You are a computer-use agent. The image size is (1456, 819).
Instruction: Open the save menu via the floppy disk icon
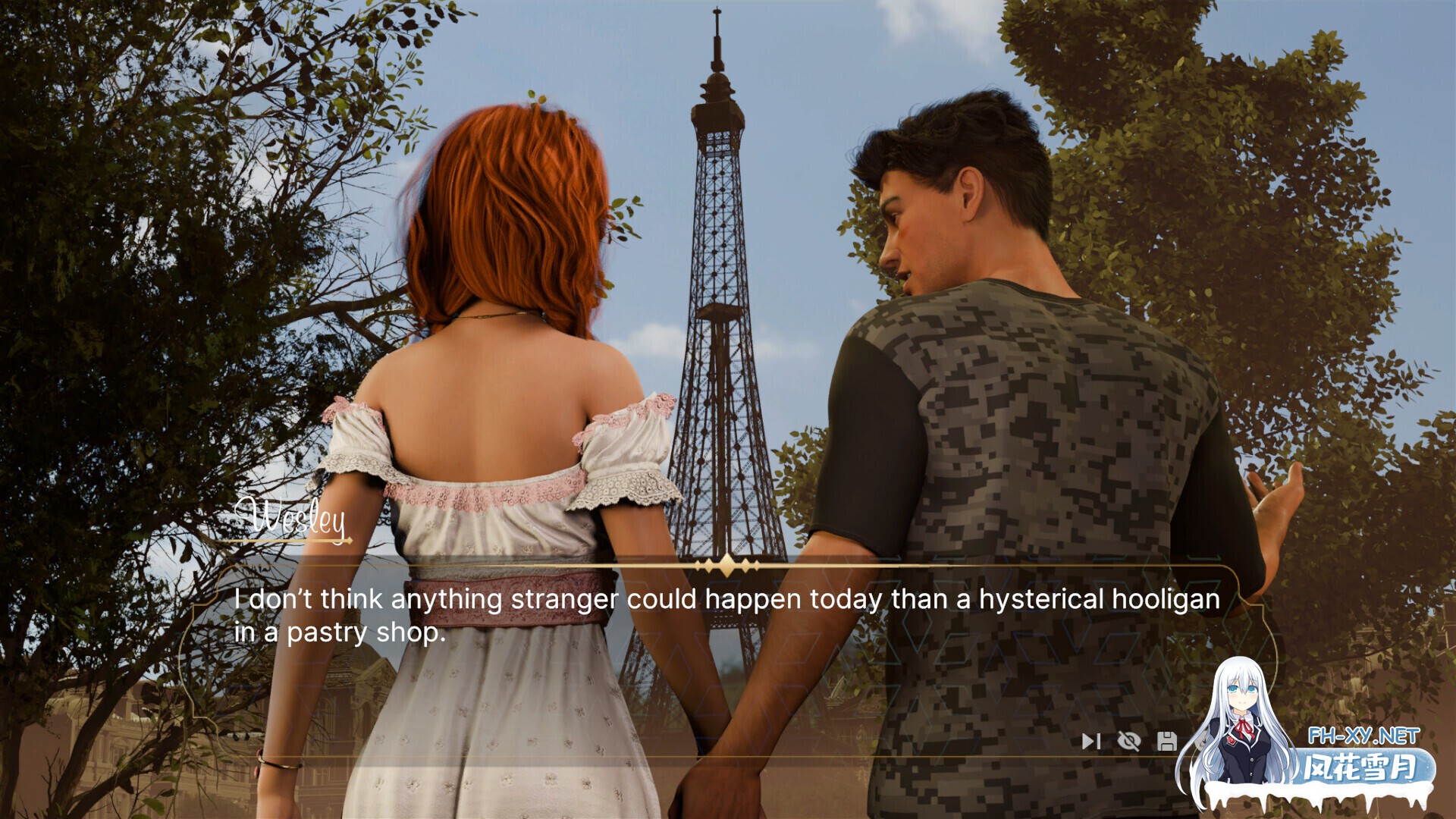pyautogui.click(x=1167, y=741)
